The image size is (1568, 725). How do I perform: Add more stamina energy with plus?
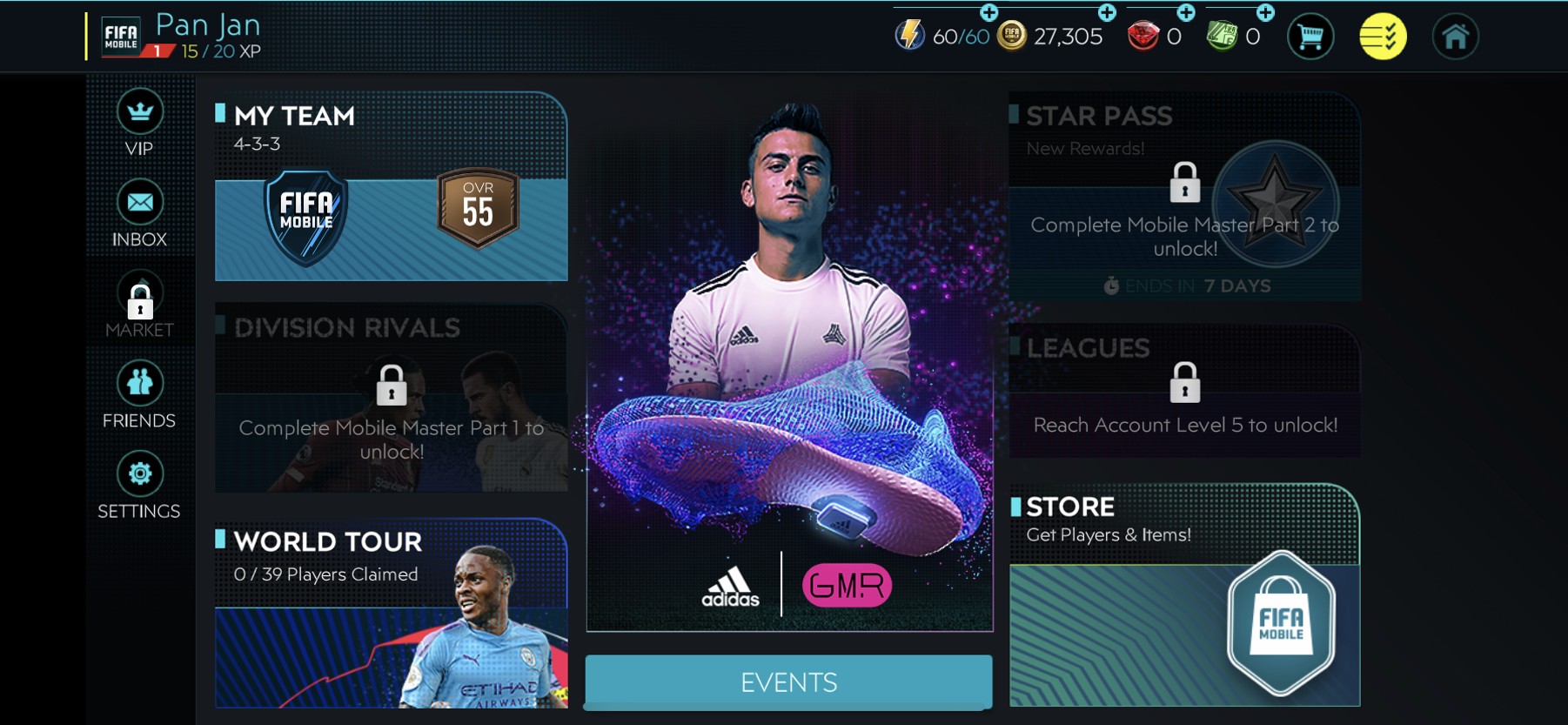pos(989,13)
